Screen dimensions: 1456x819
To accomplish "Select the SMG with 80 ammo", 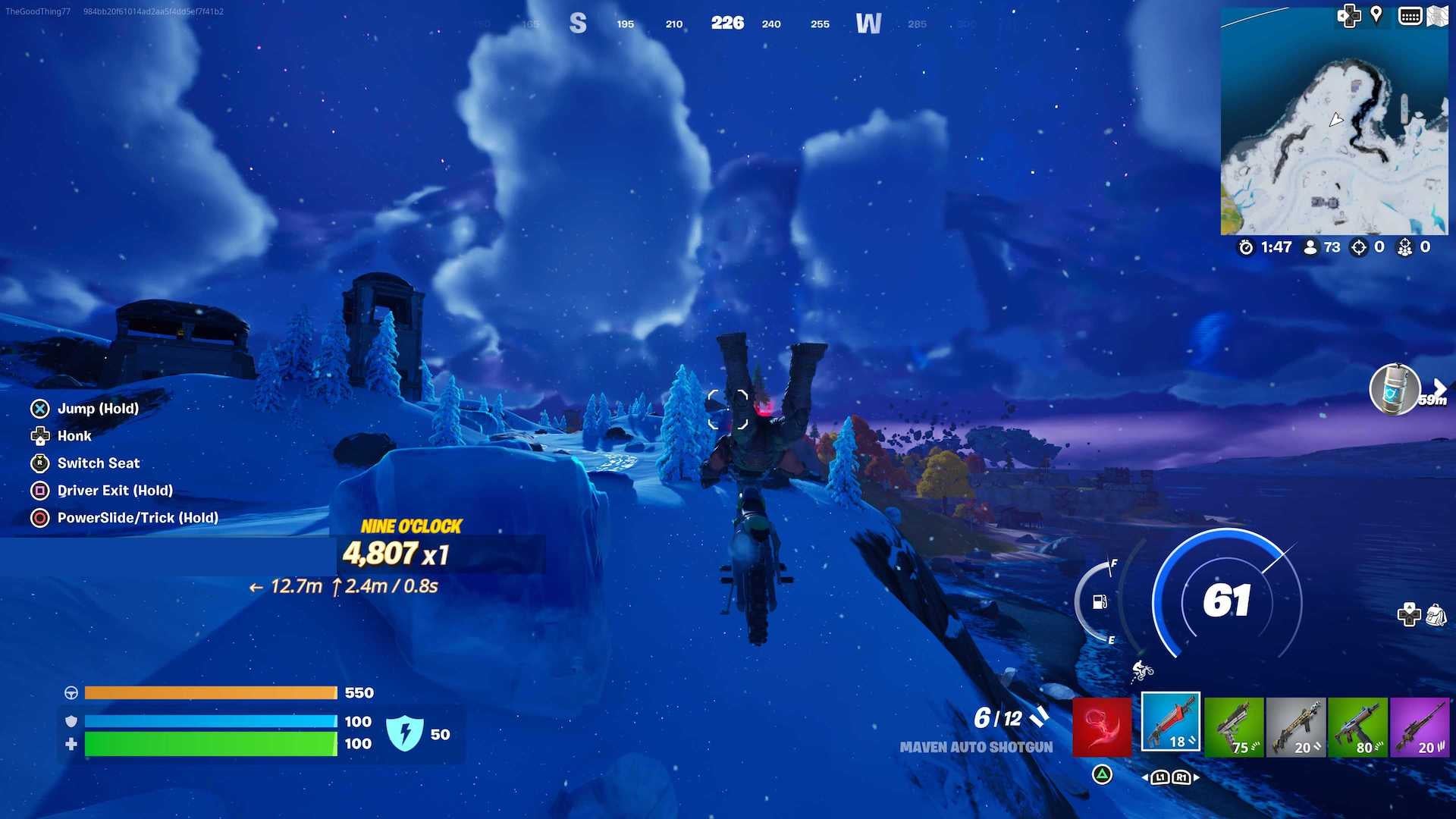I will pyautogui.click(x=1359, y=726).
